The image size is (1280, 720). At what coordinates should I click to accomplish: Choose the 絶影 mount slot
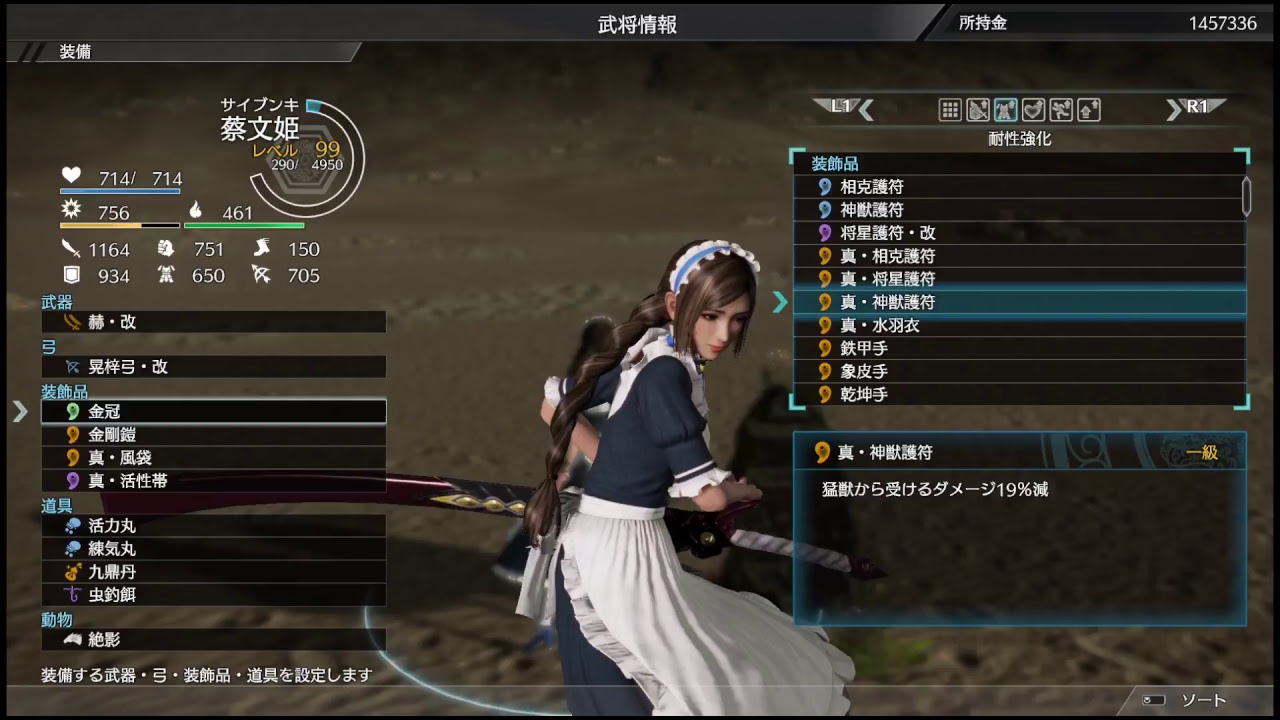(x=212, y=639)
